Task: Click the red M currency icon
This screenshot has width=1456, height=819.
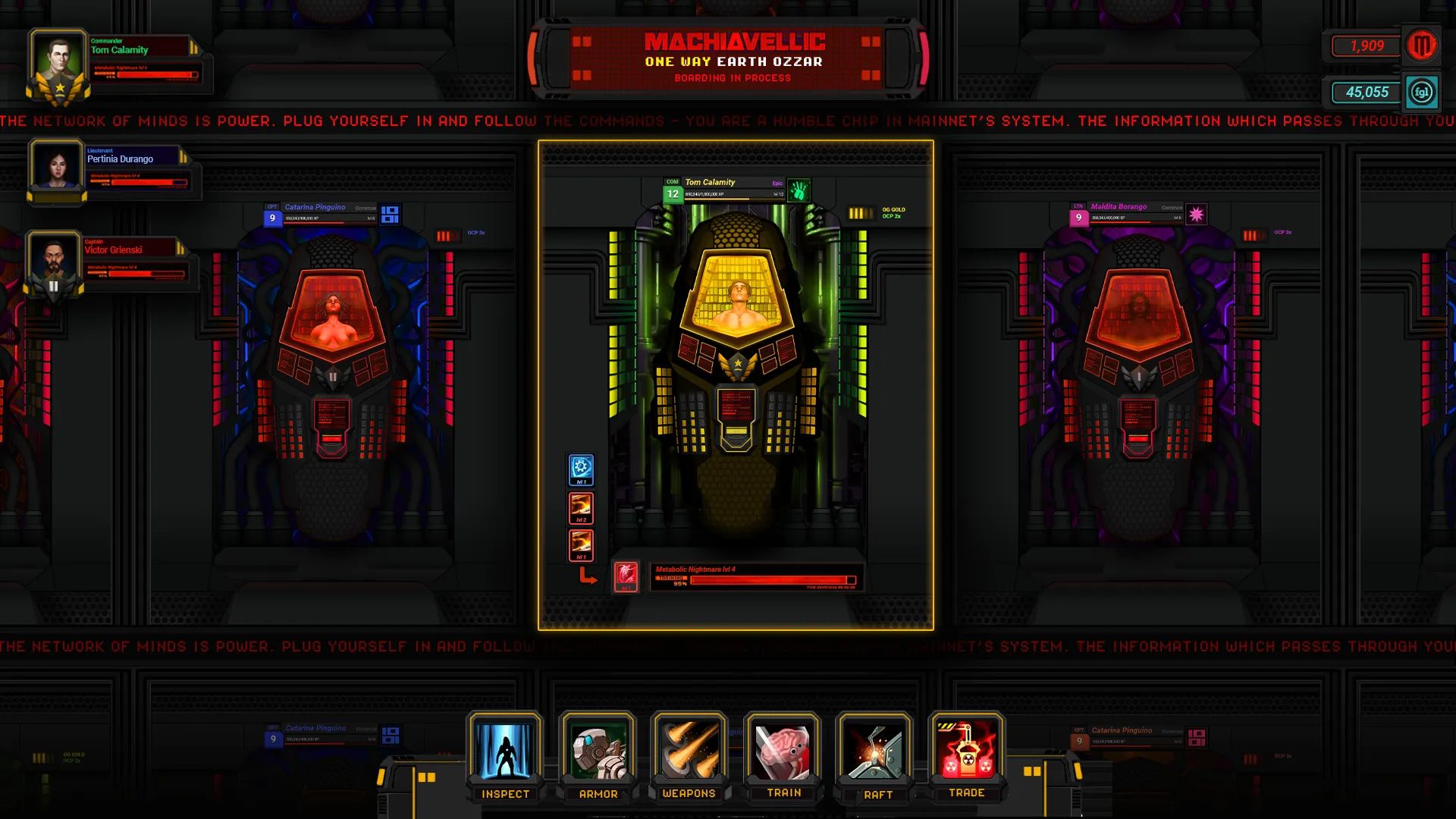Action: [x=1421, y=46]
